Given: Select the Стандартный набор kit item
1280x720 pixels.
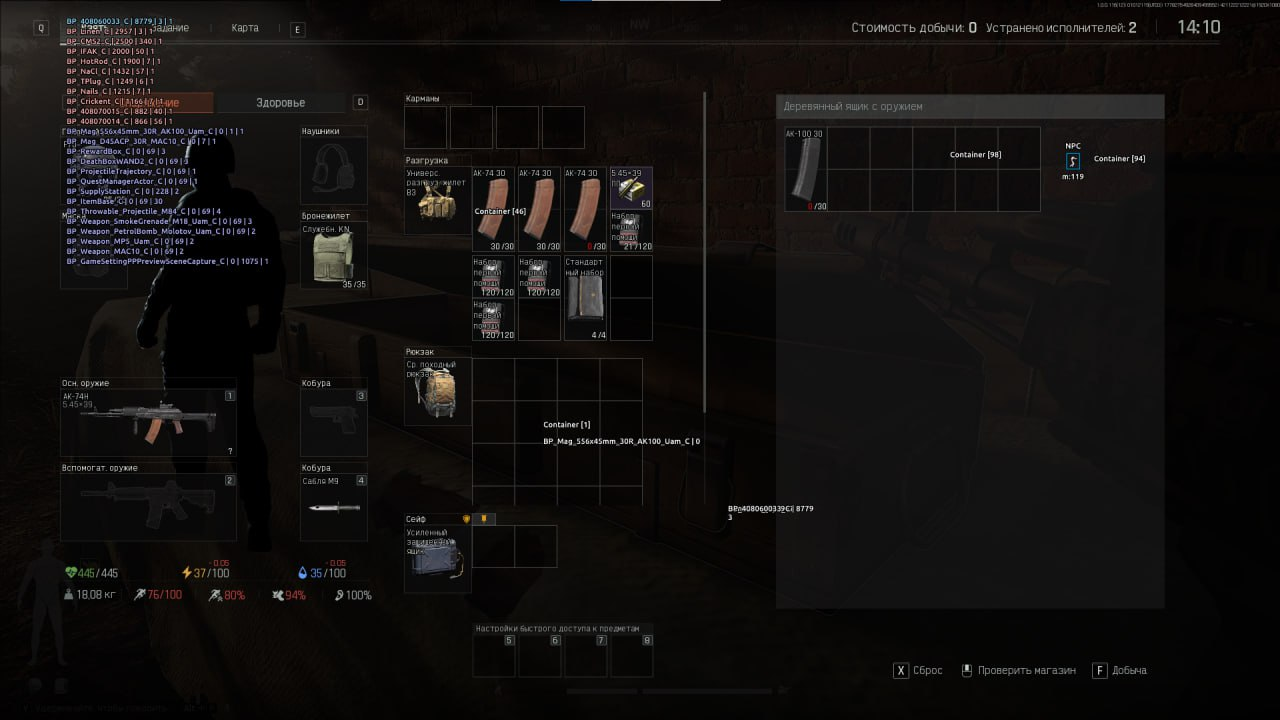Looking at the screenshot, I should pos(585,297).
